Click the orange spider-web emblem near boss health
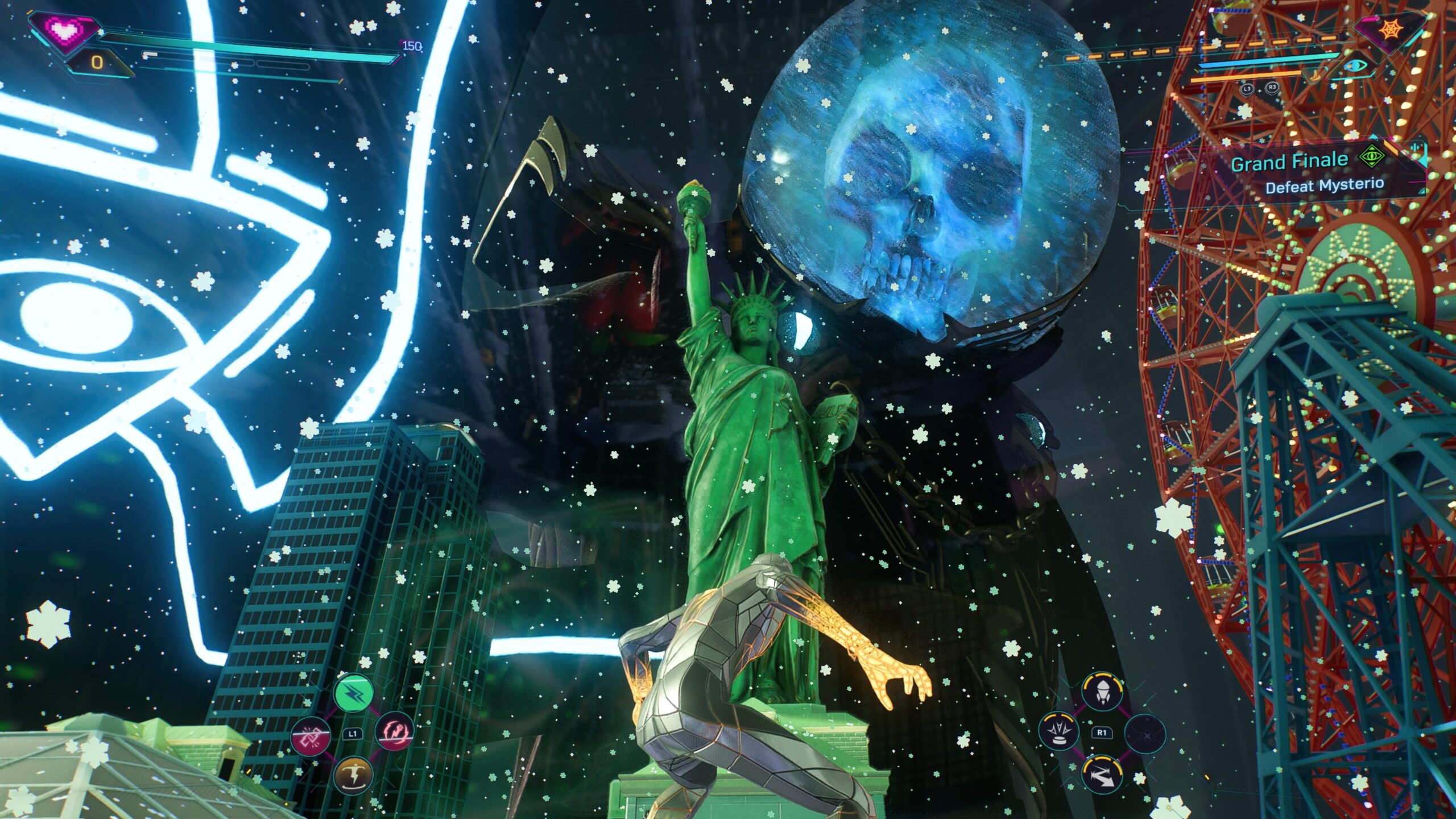This screenshot has width=1456, height=819. pos(1392,28)
